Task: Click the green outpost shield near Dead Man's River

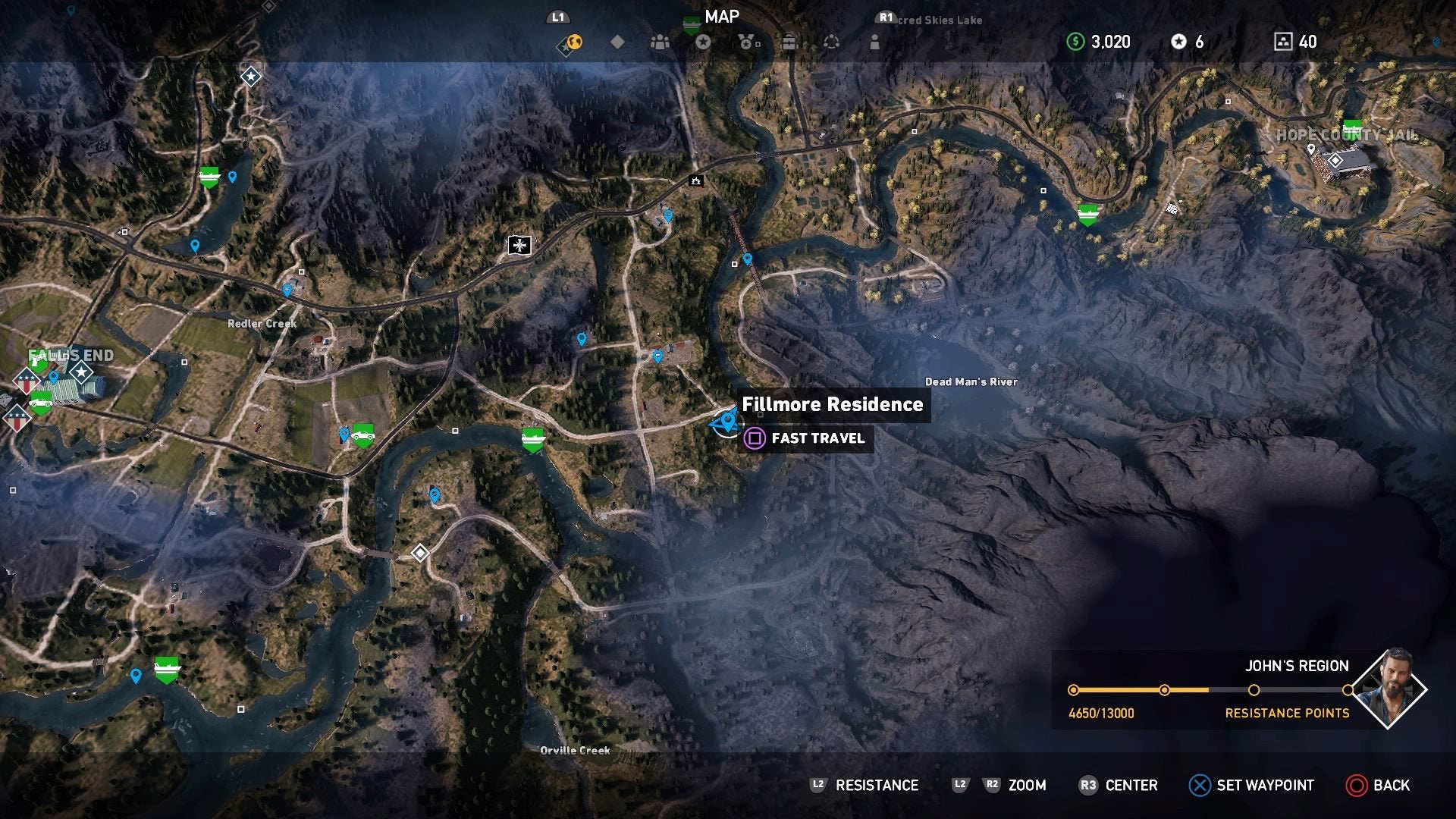Action: coord(1088,213)
